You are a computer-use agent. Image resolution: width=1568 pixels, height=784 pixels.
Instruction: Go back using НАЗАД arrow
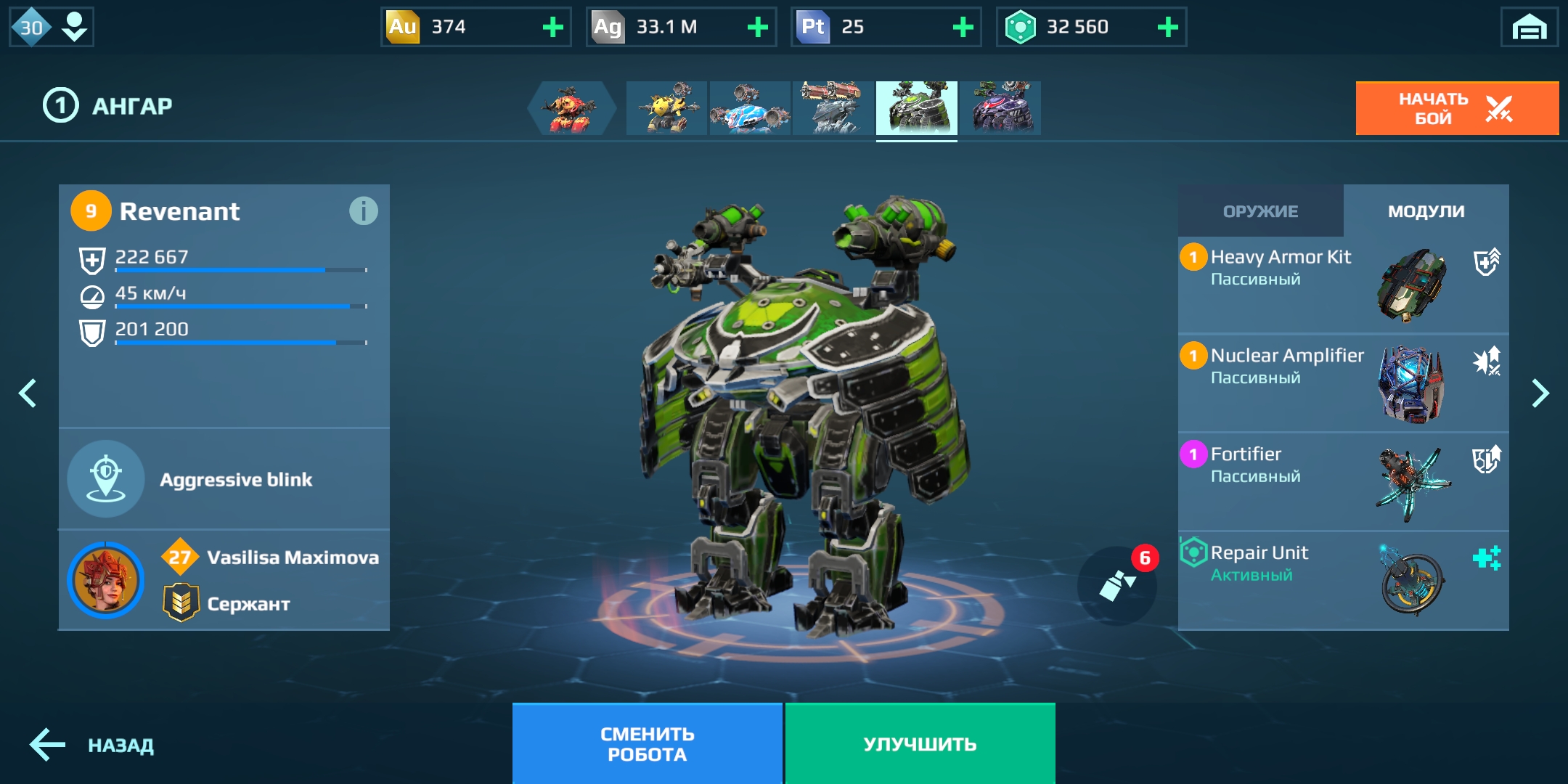[91, 746]
